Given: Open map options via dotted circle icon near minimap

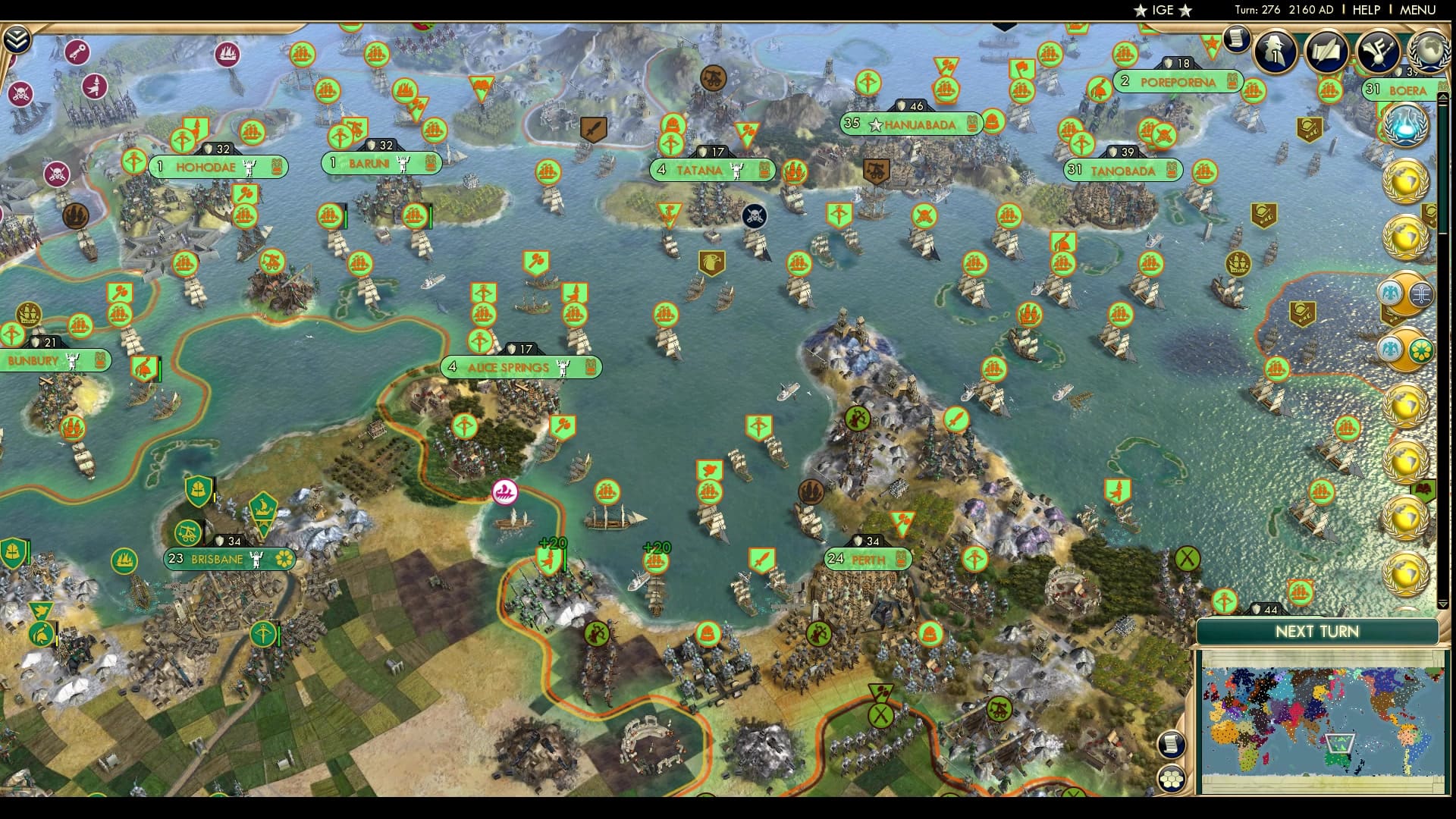Looking at the screenshot, I should tap(1172, 780).
